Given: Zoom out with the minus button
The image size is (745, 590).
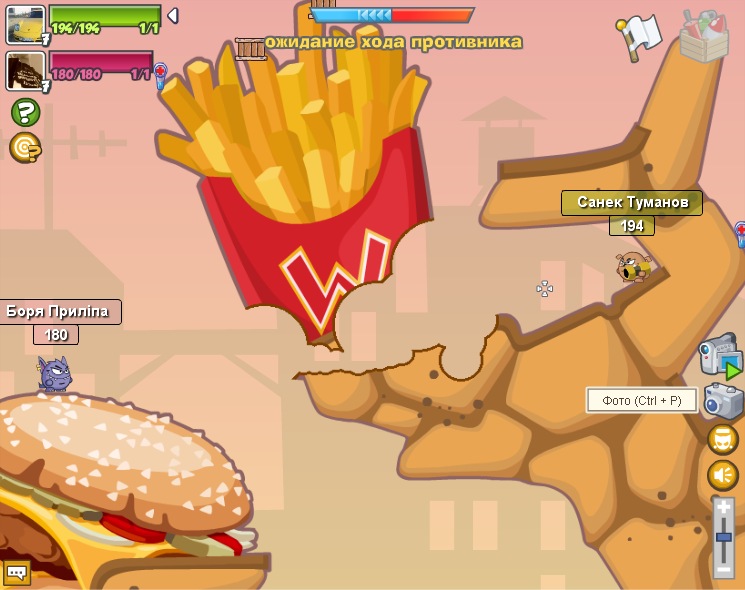Looking at the screenshot, I should [723, 569].
